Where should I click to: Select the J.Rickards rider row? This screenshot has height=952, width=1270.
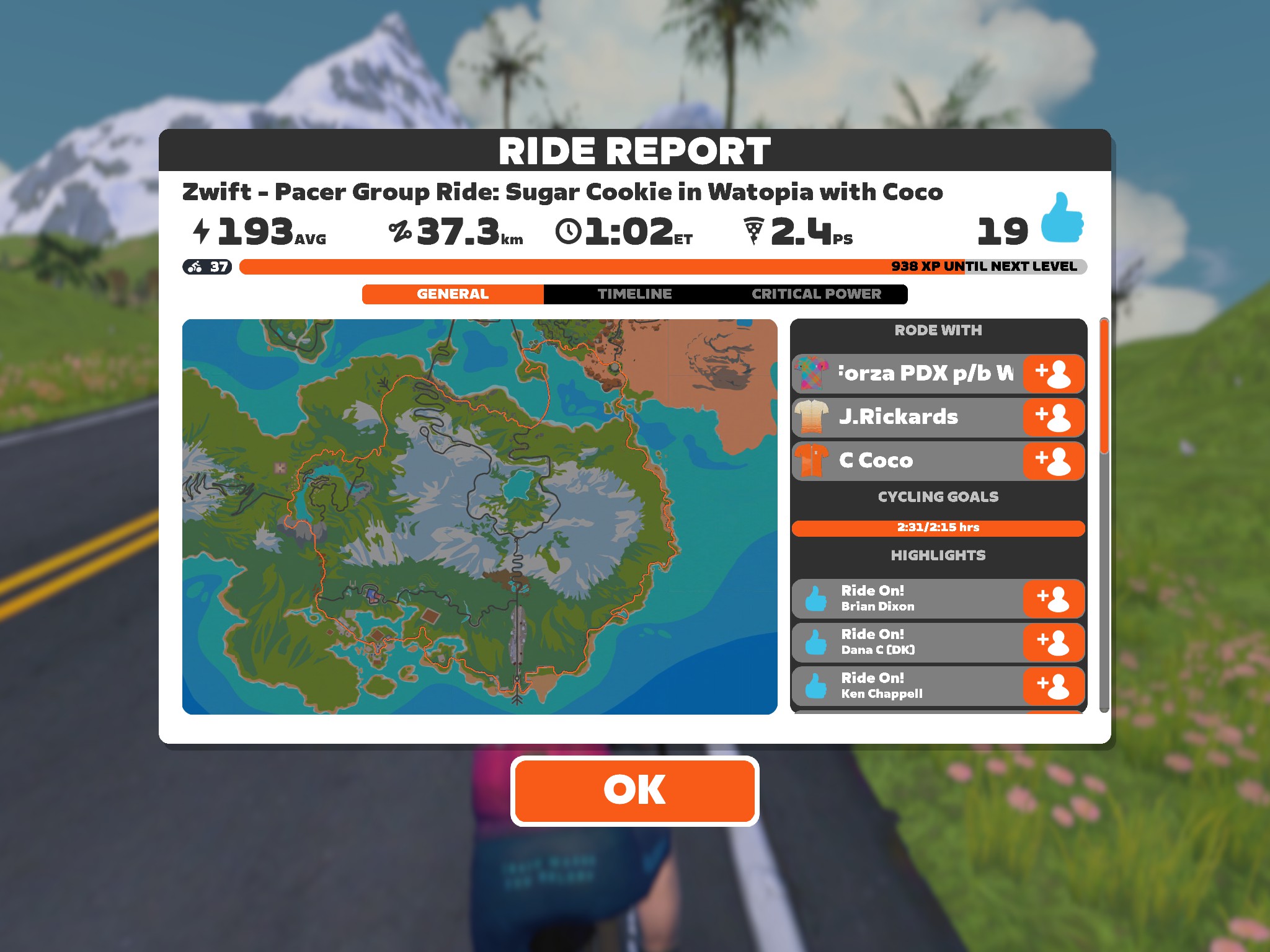tap(907, 417)
